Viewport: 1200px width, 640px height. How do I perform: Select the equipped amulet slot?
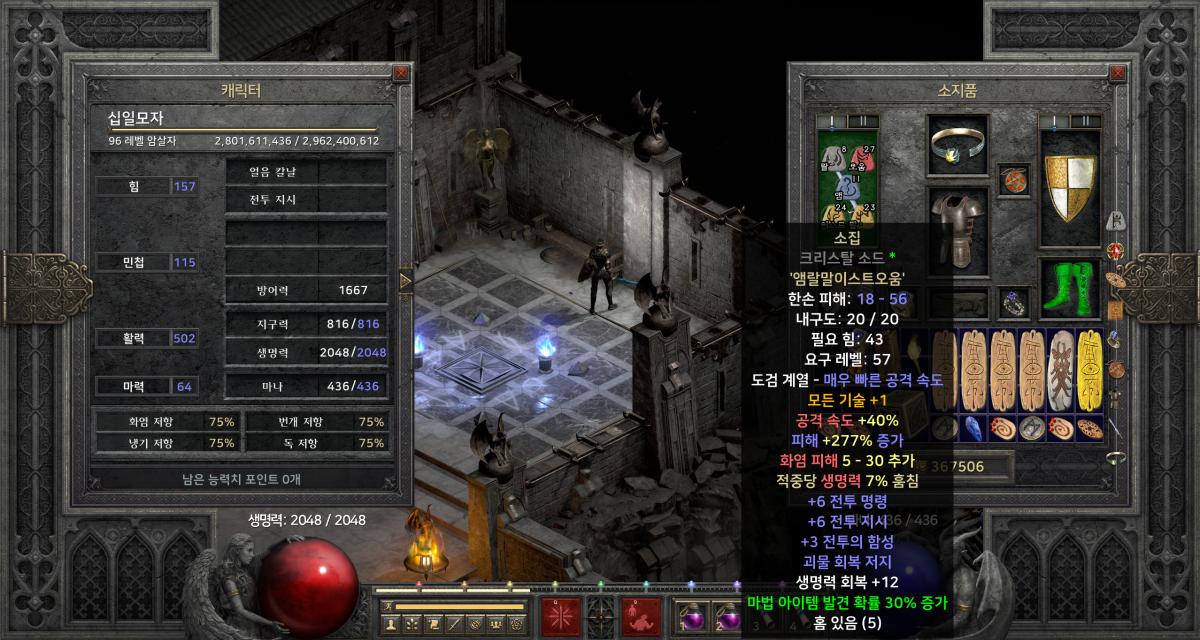[957, 147]
